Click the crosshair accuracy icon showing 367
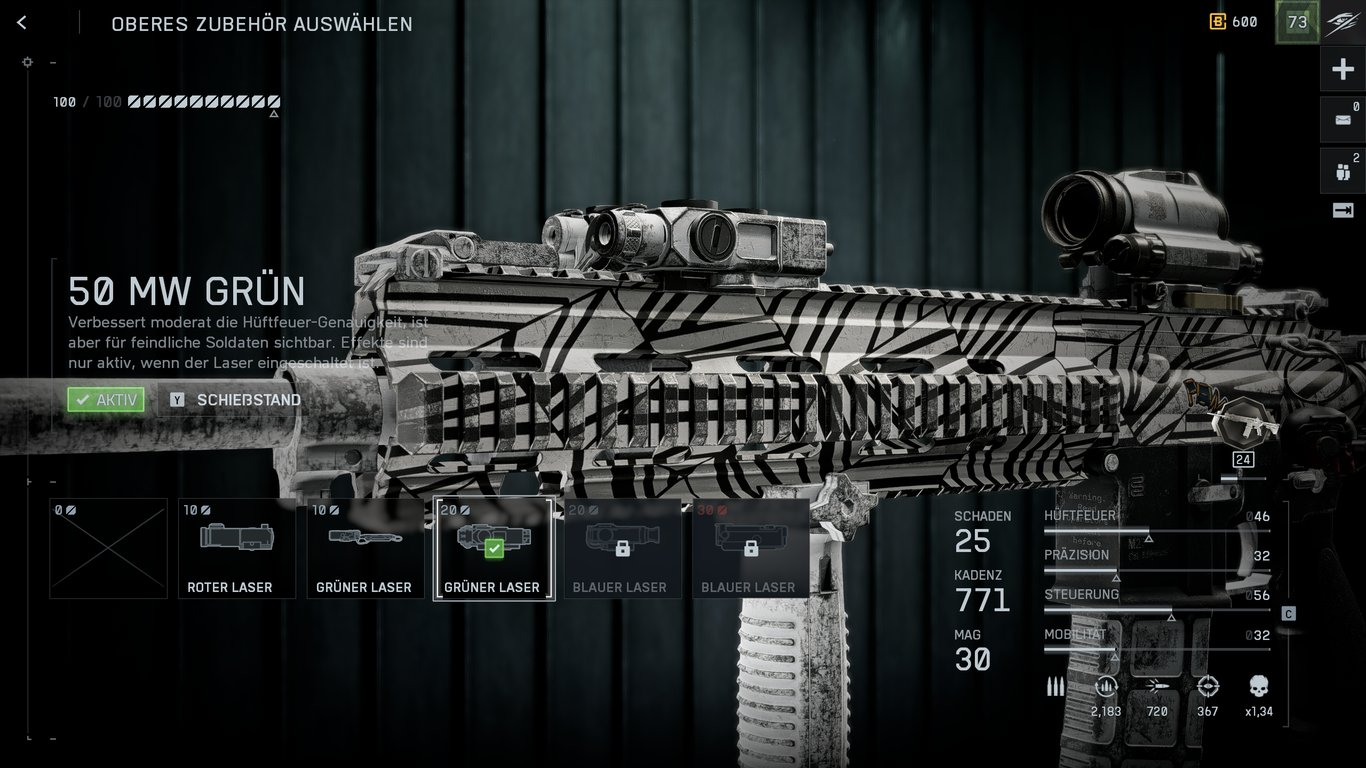 [1207, 687]
